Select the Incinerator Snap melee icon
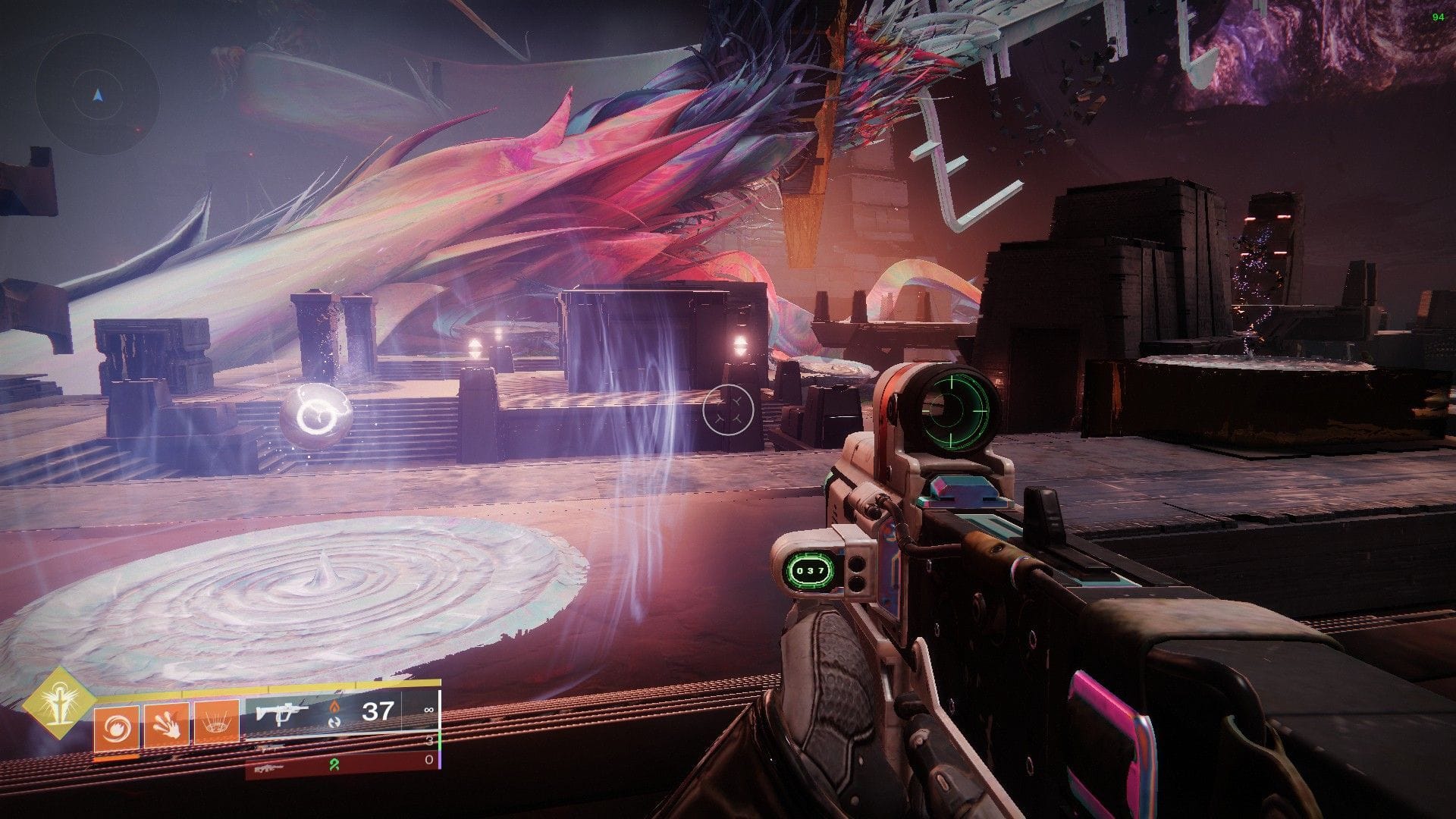Viewport: 1456px width, 819px height. (166, 726)
